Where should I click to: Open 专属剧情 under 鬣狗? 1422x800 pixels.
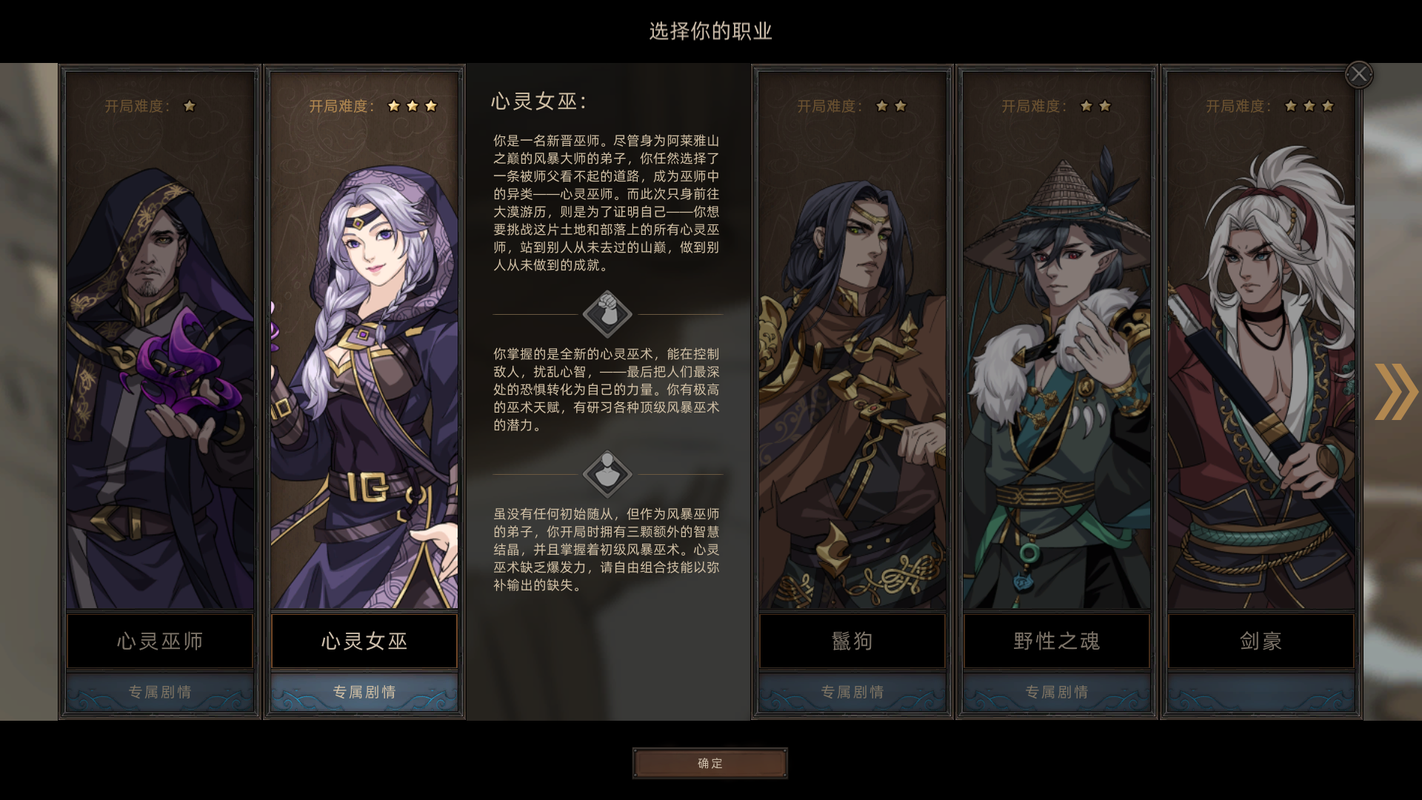[851, 691]
